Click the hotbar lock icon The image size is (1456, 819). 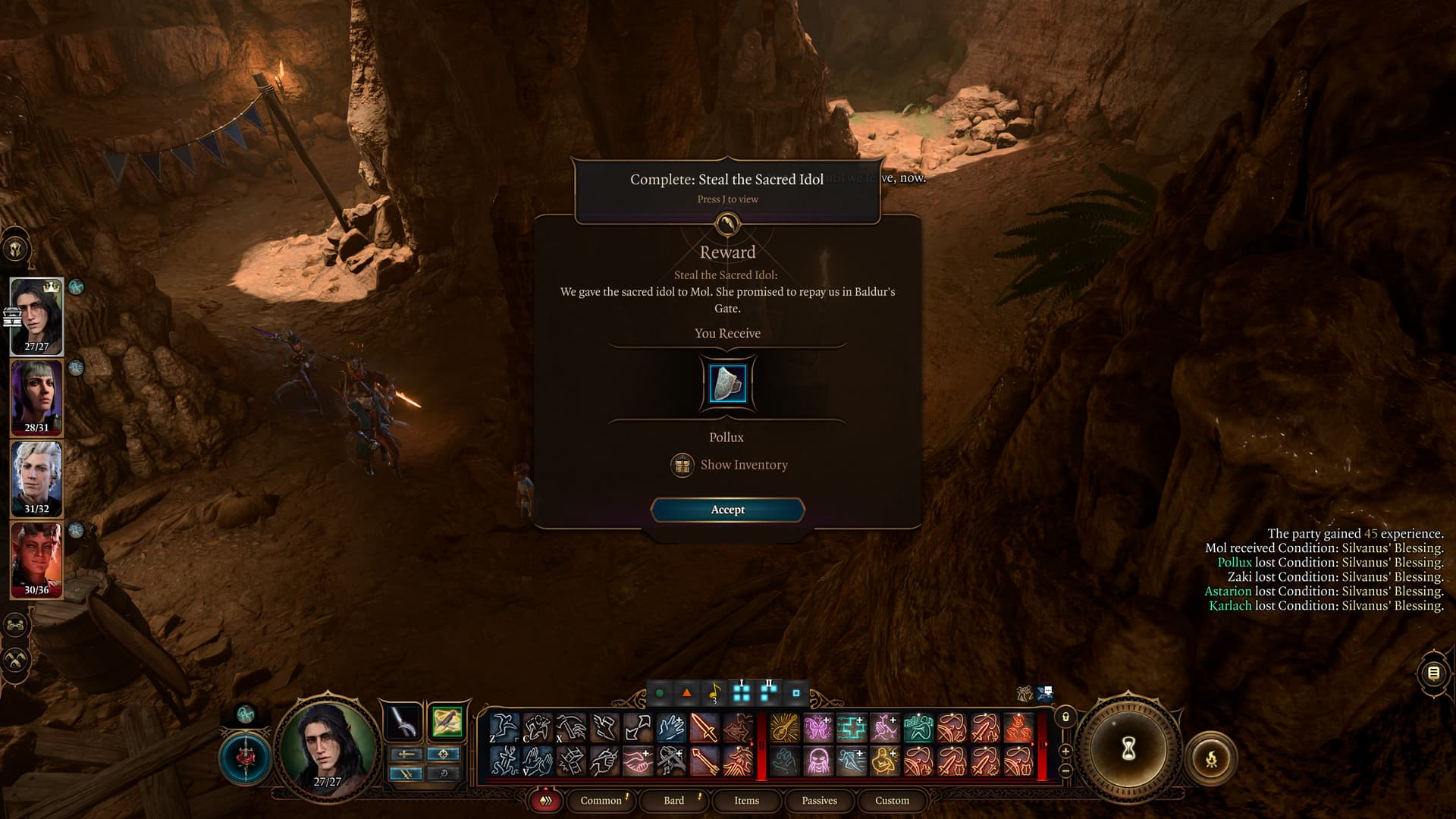pos(1065,717)
